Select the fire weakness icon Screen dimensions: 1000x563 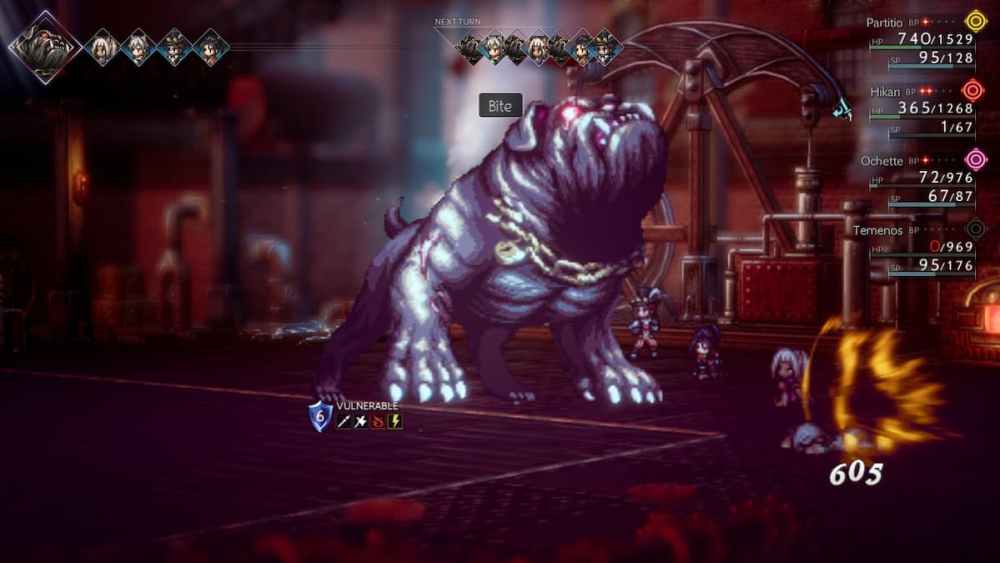[378, 422]
